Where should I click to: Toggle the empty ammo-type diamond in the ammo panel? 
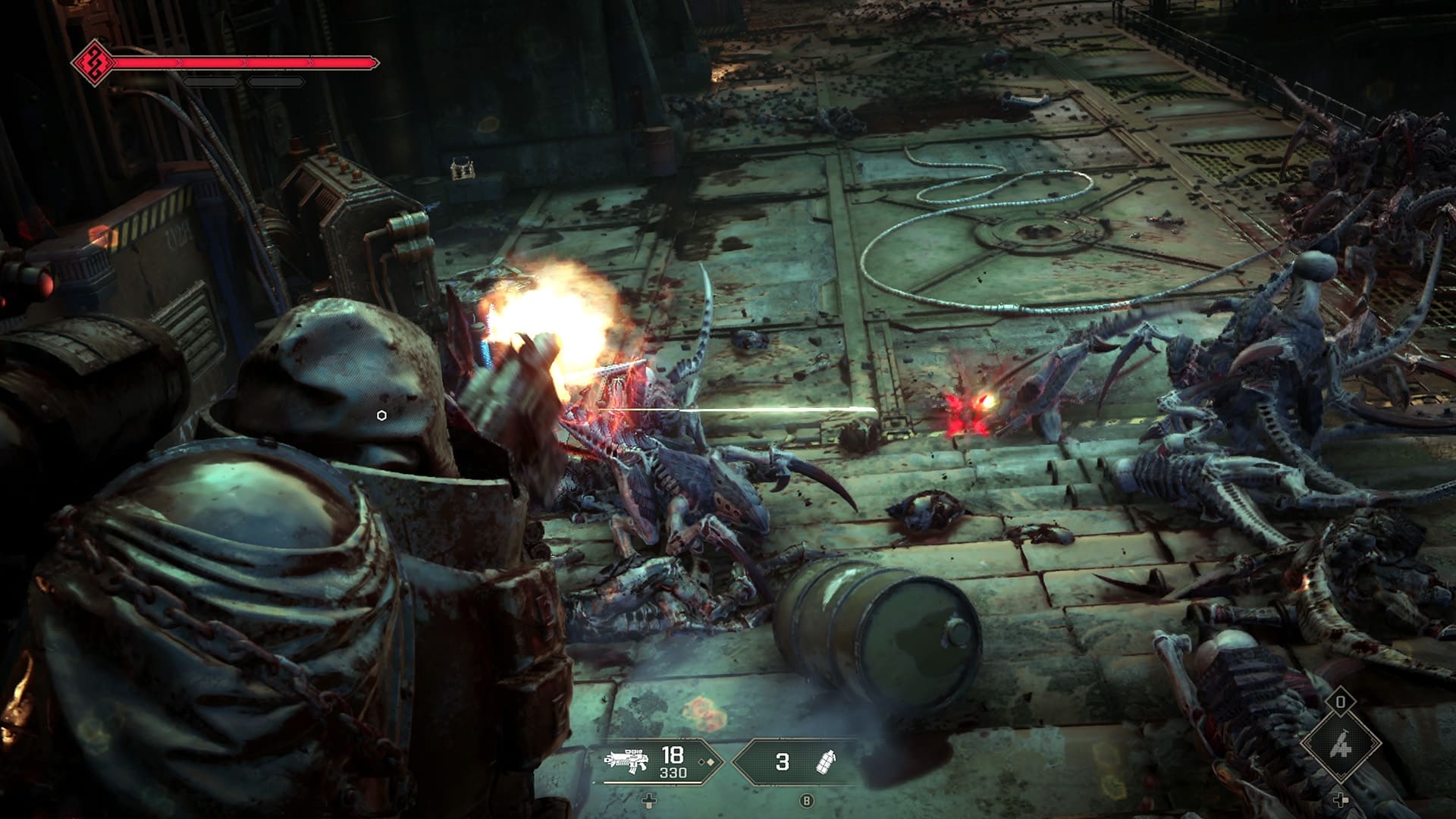(701, 762)
